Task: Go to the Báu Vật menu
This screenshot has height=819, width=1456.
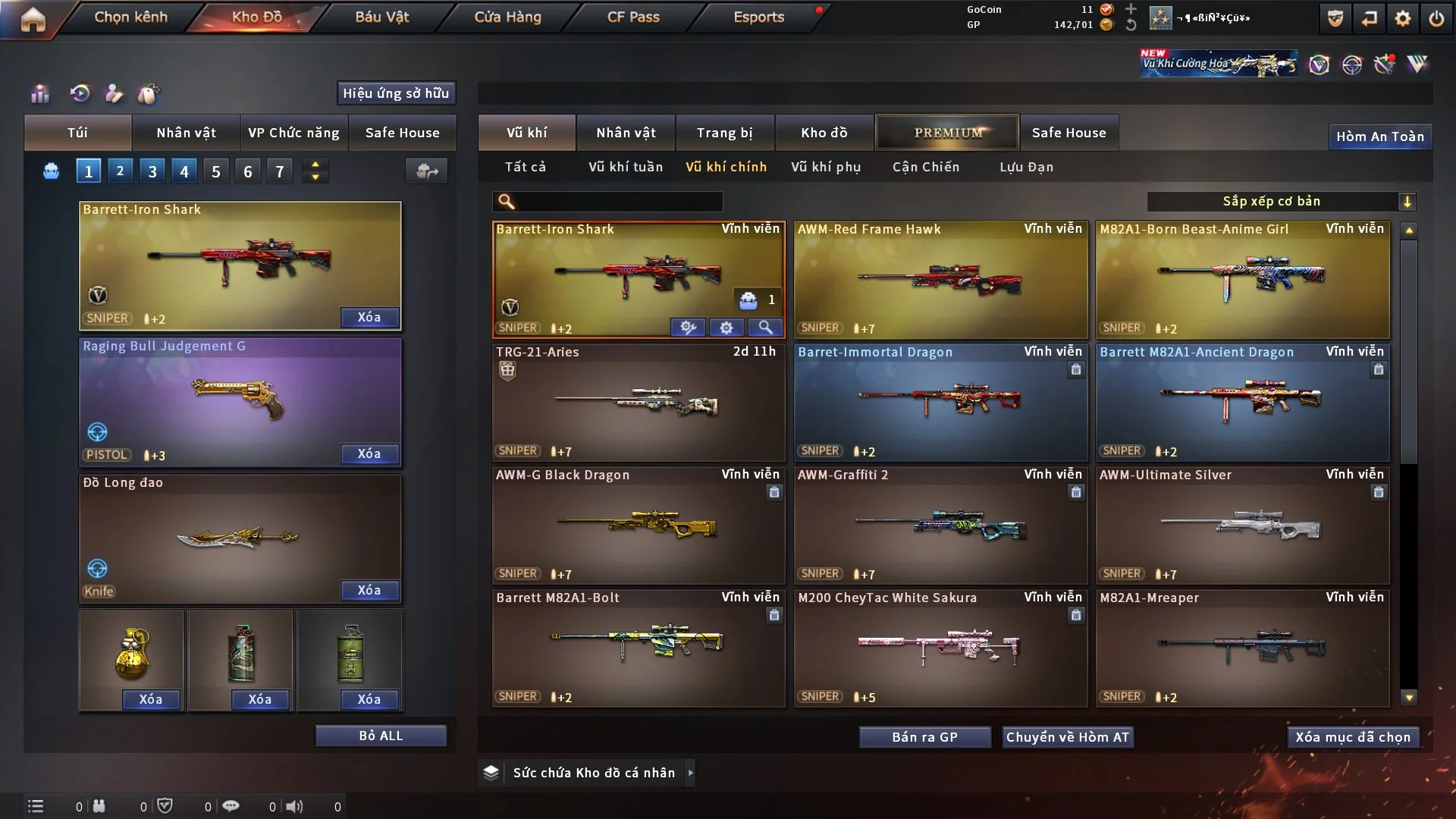Action: [x=381, y=17]
